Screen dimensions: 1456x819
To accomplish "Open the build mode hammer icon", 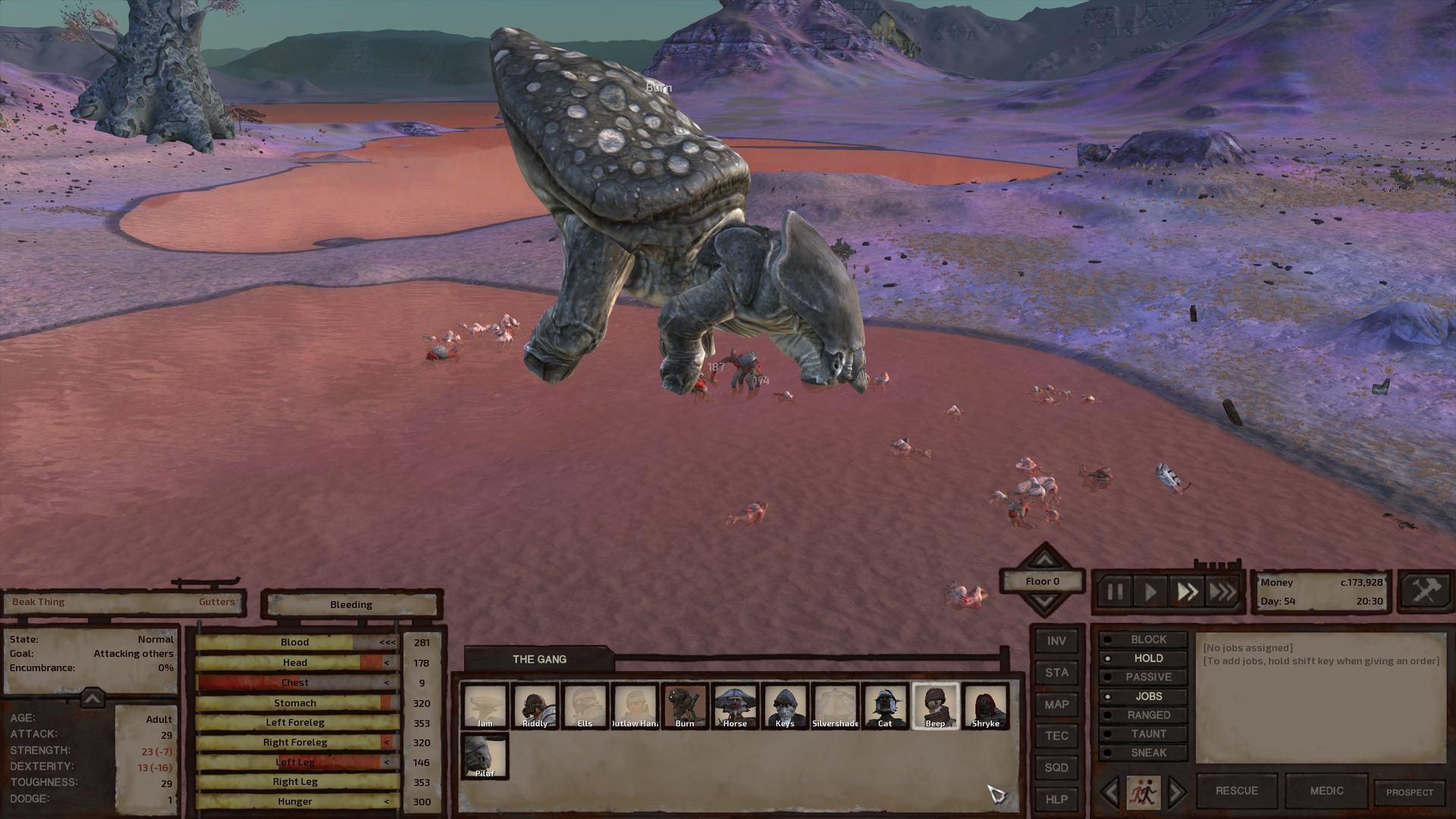I will pyautogui.click(x=1425, y=591).
